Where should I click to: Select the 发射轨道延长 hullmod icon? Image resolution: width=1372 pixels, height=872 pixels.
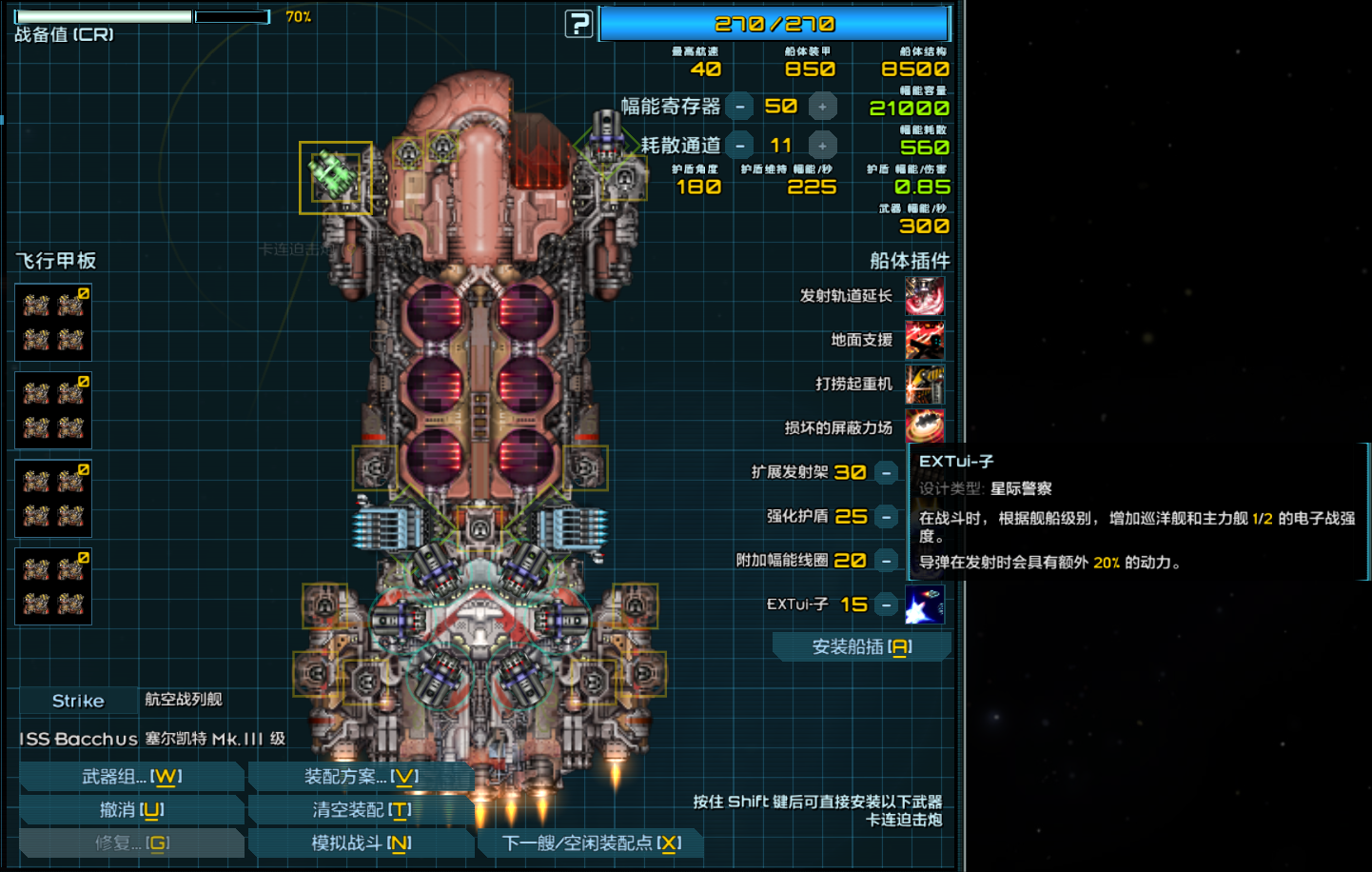pos(924,296)
